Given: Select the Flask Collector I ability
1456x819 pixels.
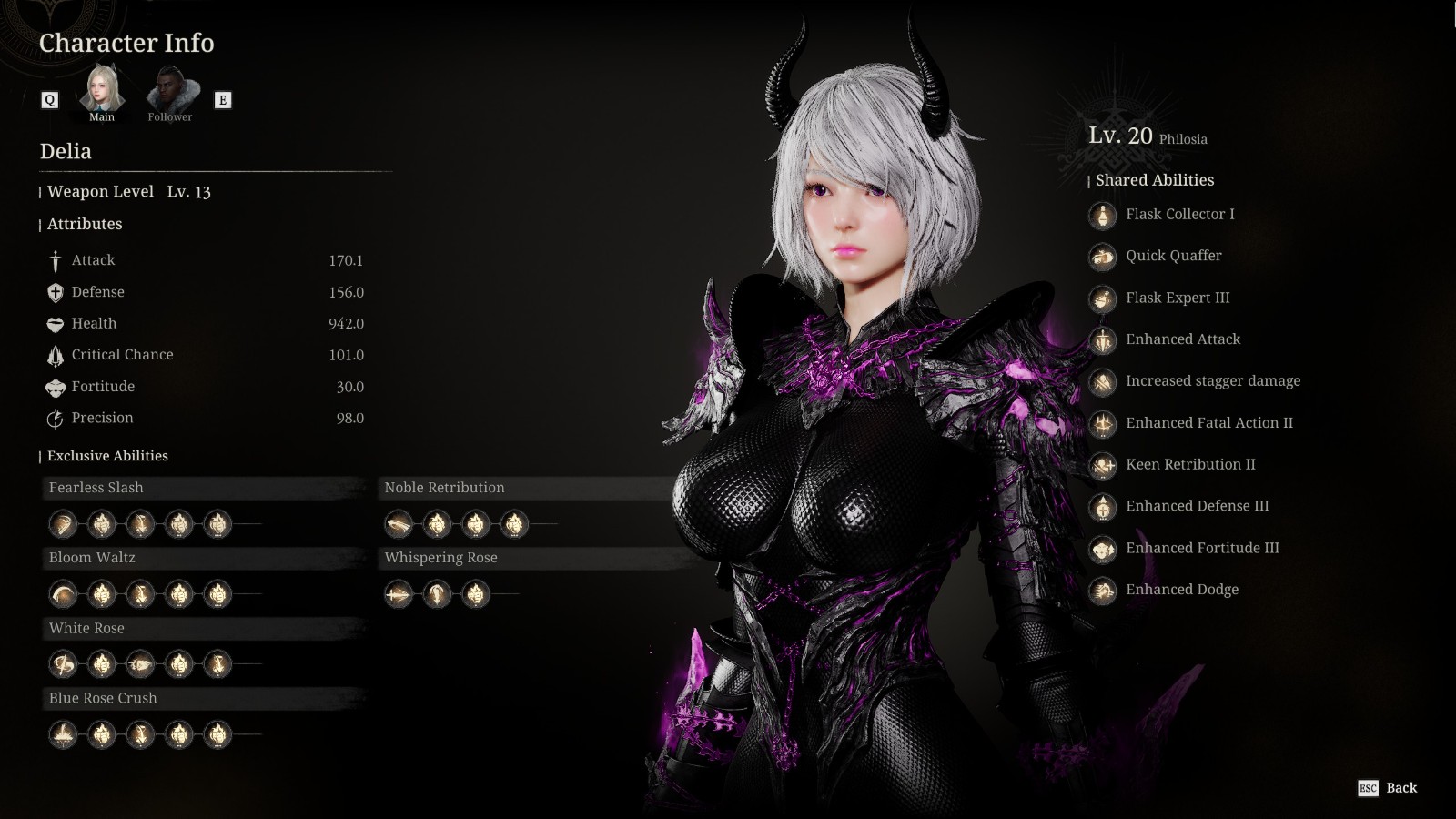Looking at the screenshot, I should (1179, 215).
